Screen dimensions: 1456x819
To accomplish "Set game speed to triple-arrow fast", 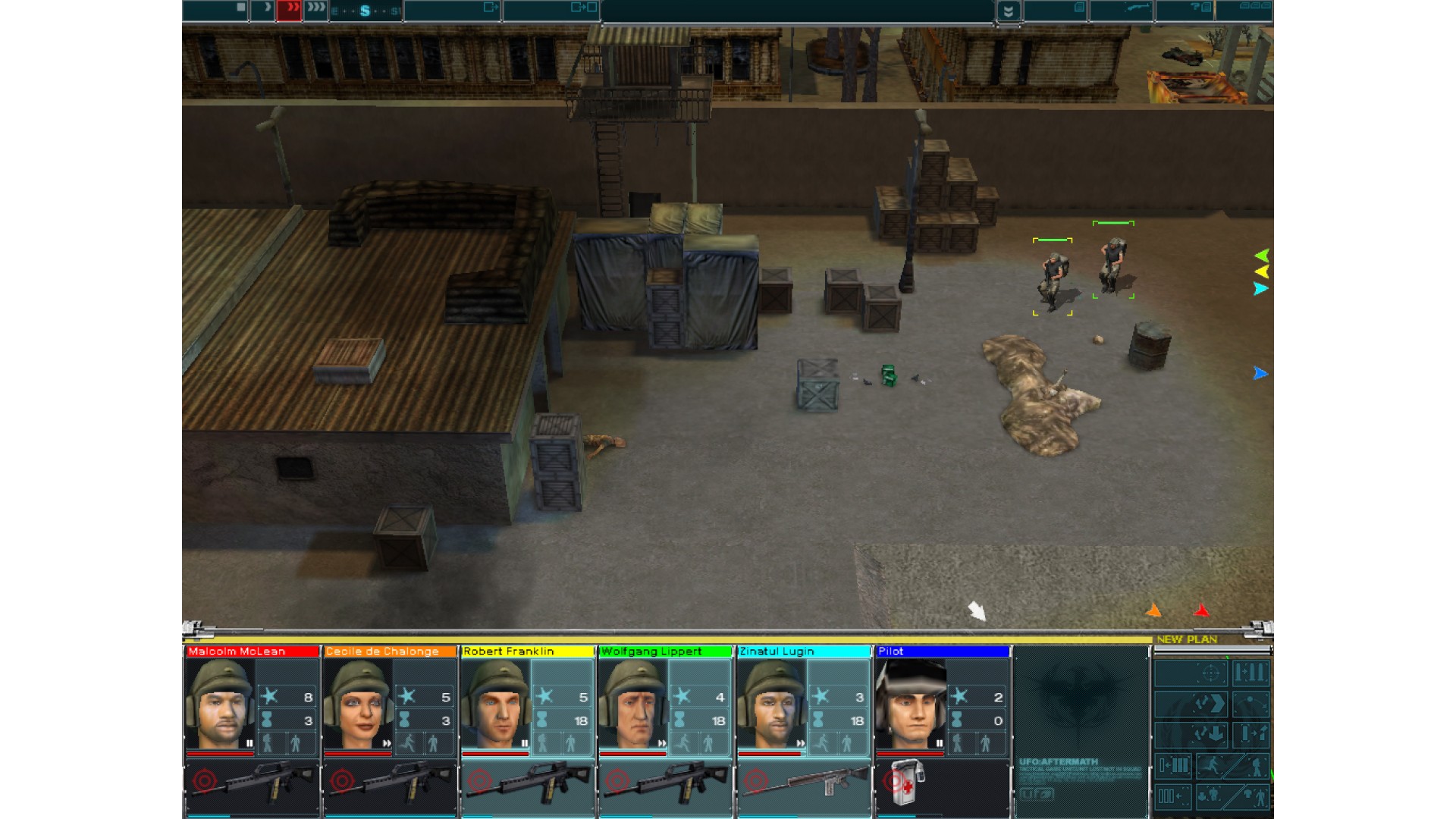I will (x=316, y=8).
